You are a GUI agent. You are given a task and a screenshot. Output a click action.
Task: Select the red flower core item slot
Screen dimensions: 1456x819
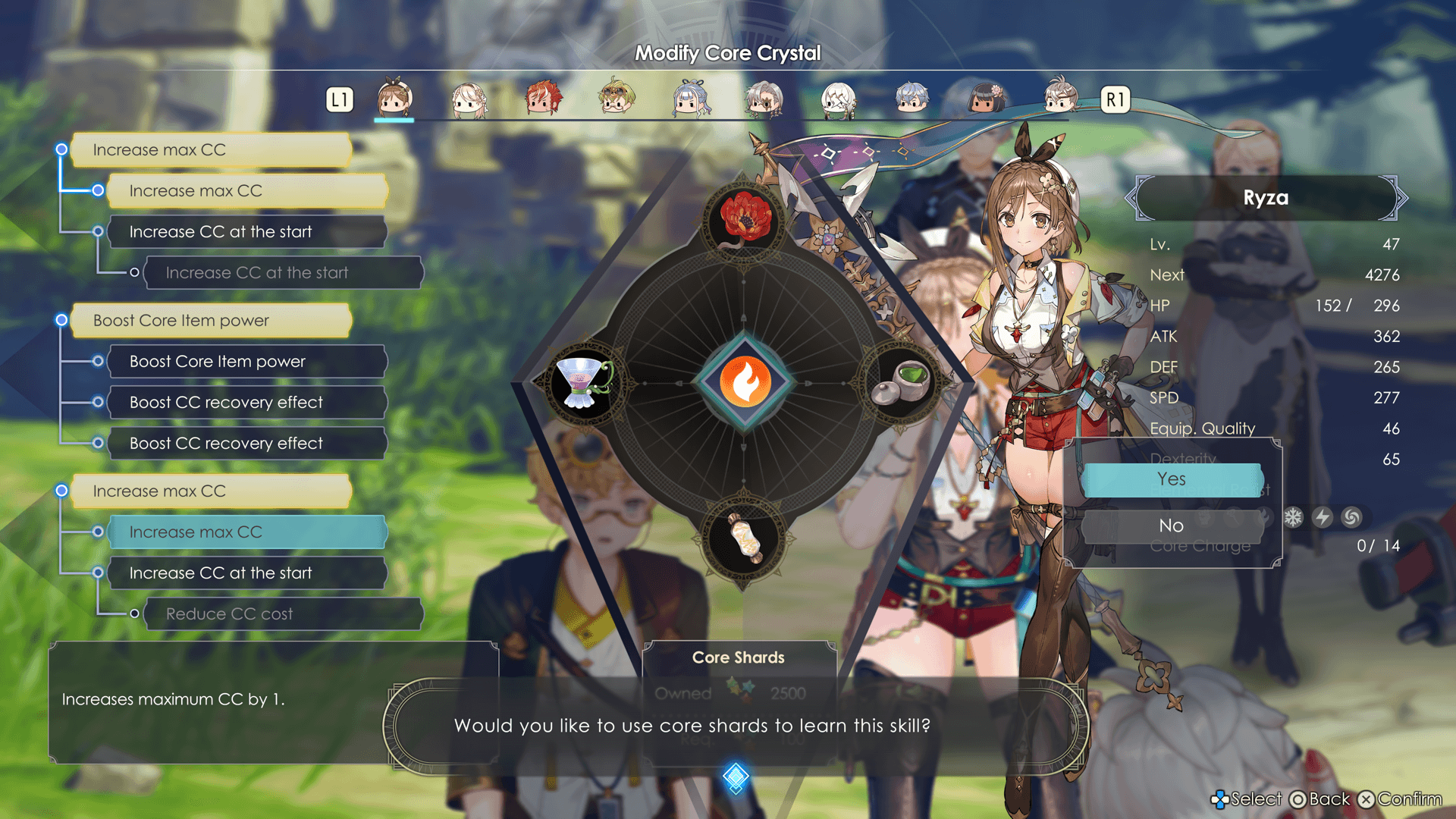click(x=745, y=218)
